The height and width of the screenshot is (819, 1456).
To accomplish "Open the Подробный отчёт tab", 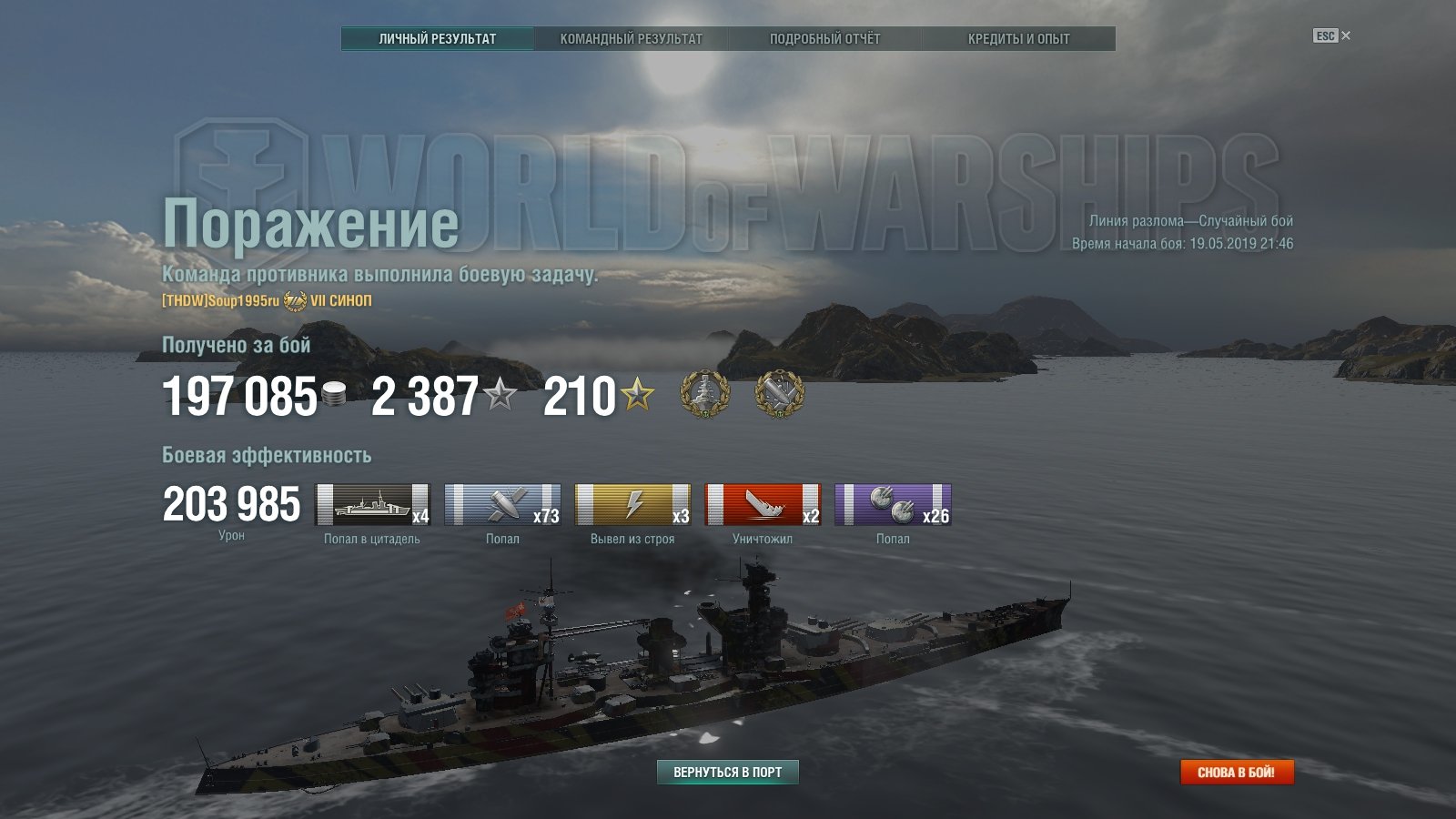I will (x=824, y=39).
